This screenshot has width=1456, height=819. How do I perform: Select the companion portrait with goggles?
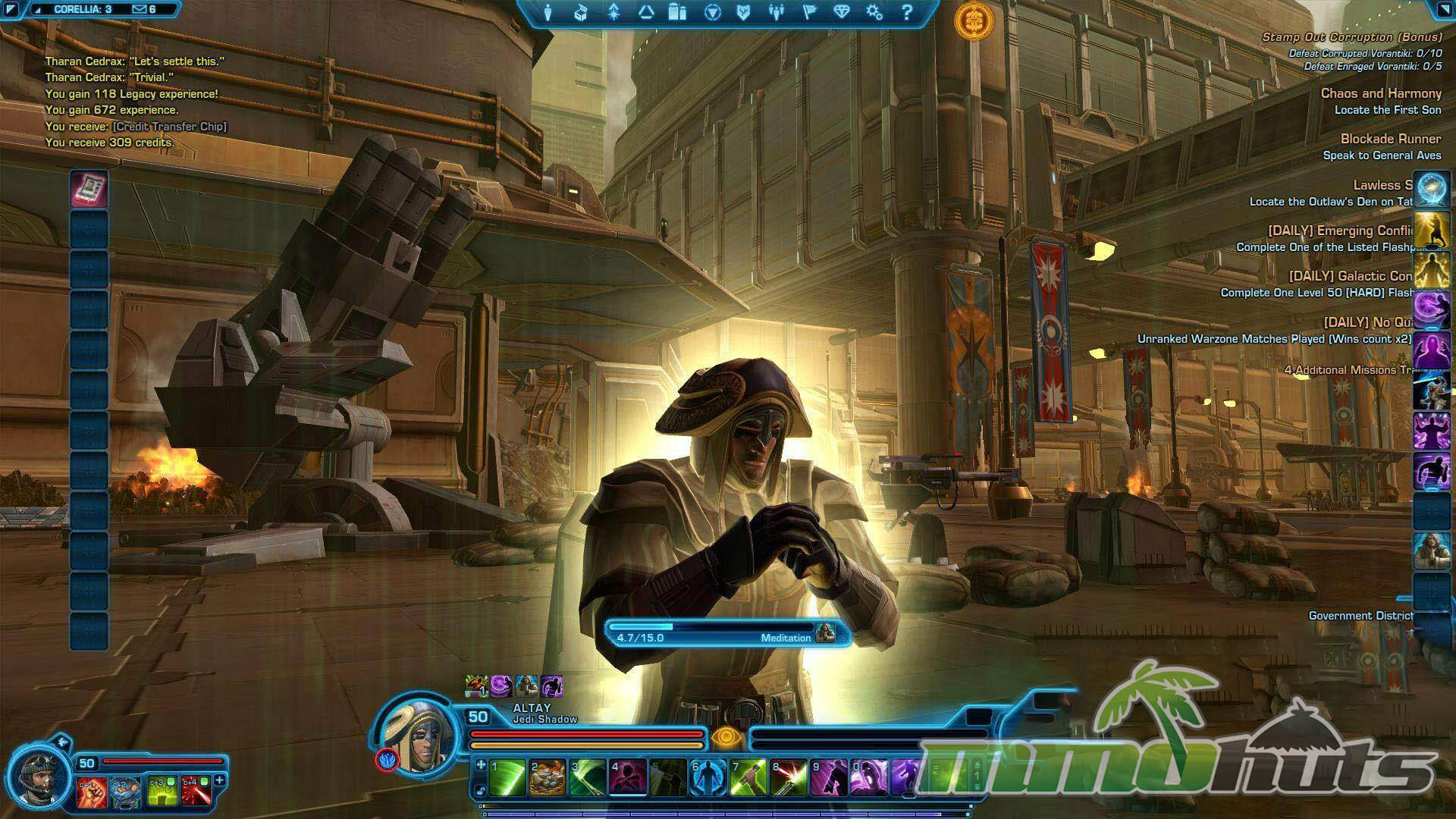tap(38, 779)
